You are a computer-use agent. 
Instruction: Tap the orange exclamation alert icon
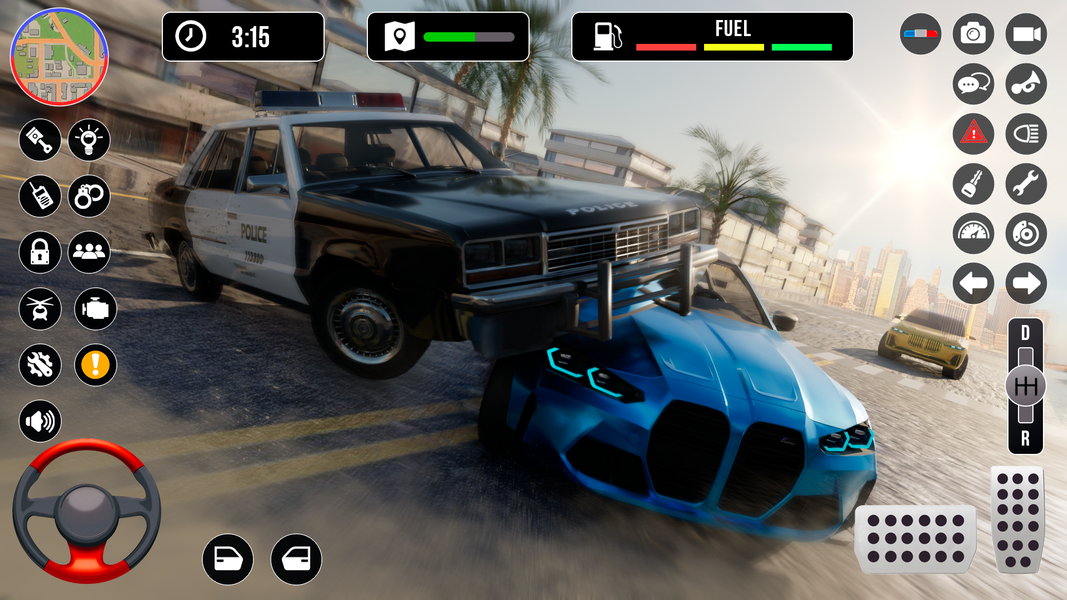tap(95, 365)
